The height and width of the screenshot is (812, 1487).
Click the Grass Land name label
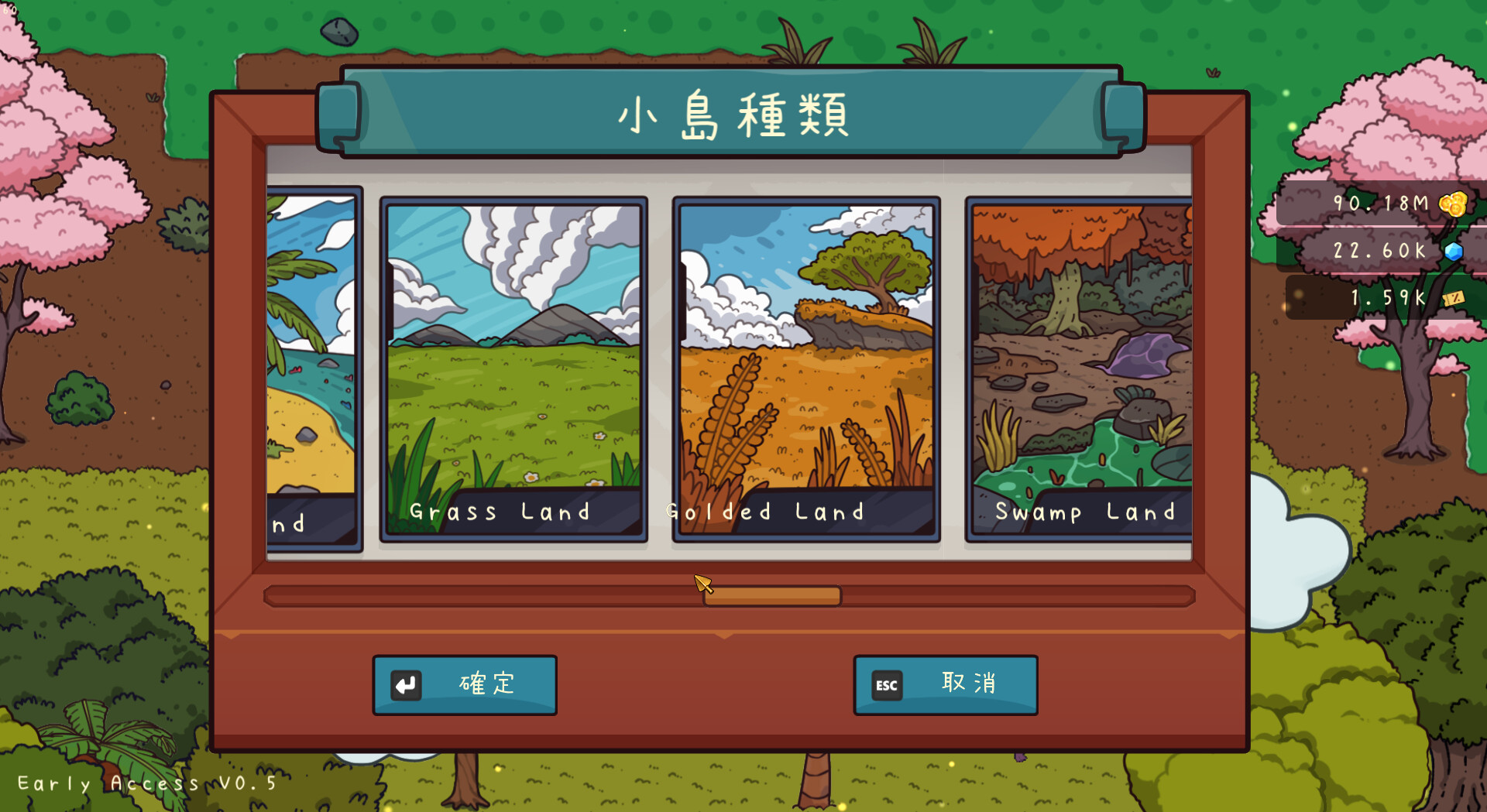pyautogui.click(x=500, y=511)
